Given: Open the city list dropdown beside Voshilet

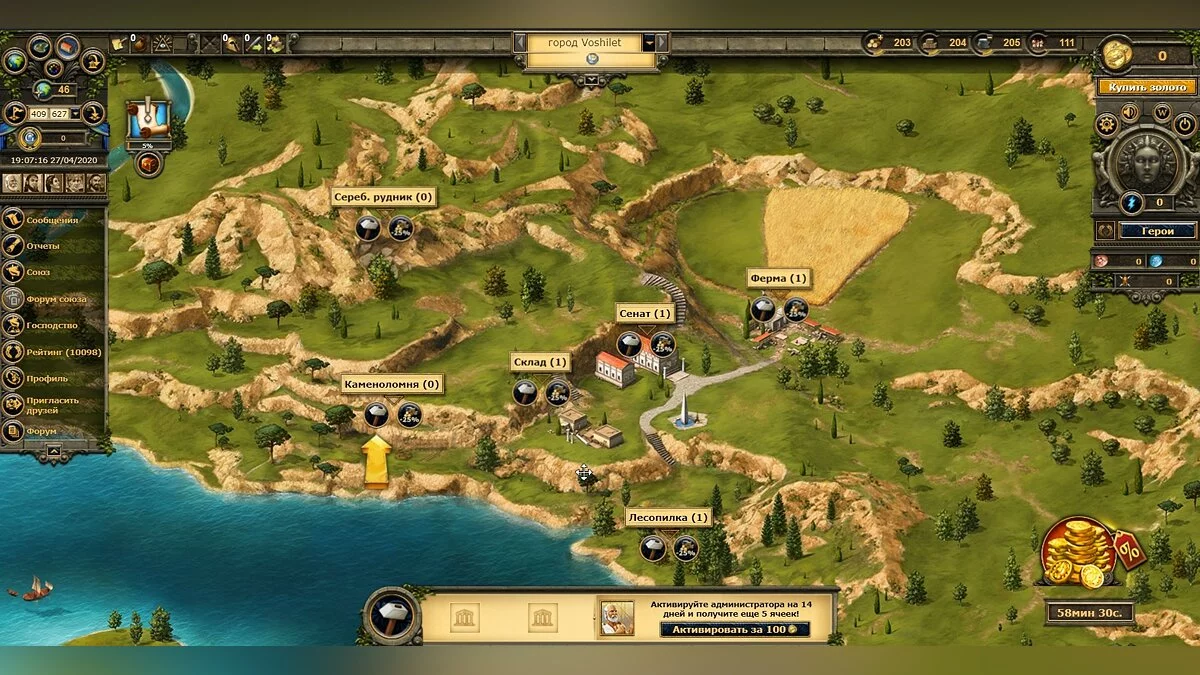Looking at the screenshot, I should (x=649, y=43).
